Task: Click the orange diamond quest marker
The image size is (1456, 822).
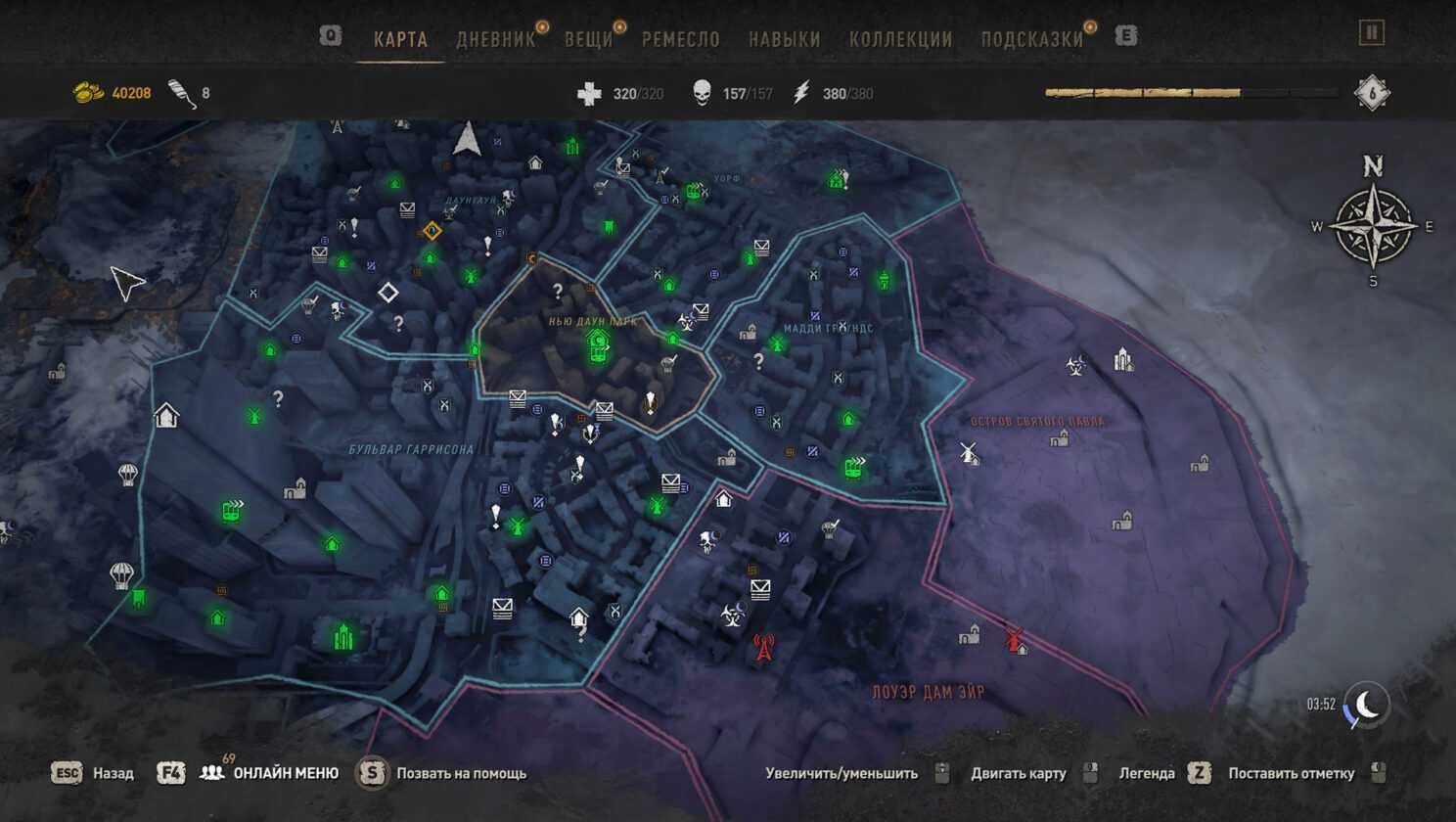Action: coord(432,231)
